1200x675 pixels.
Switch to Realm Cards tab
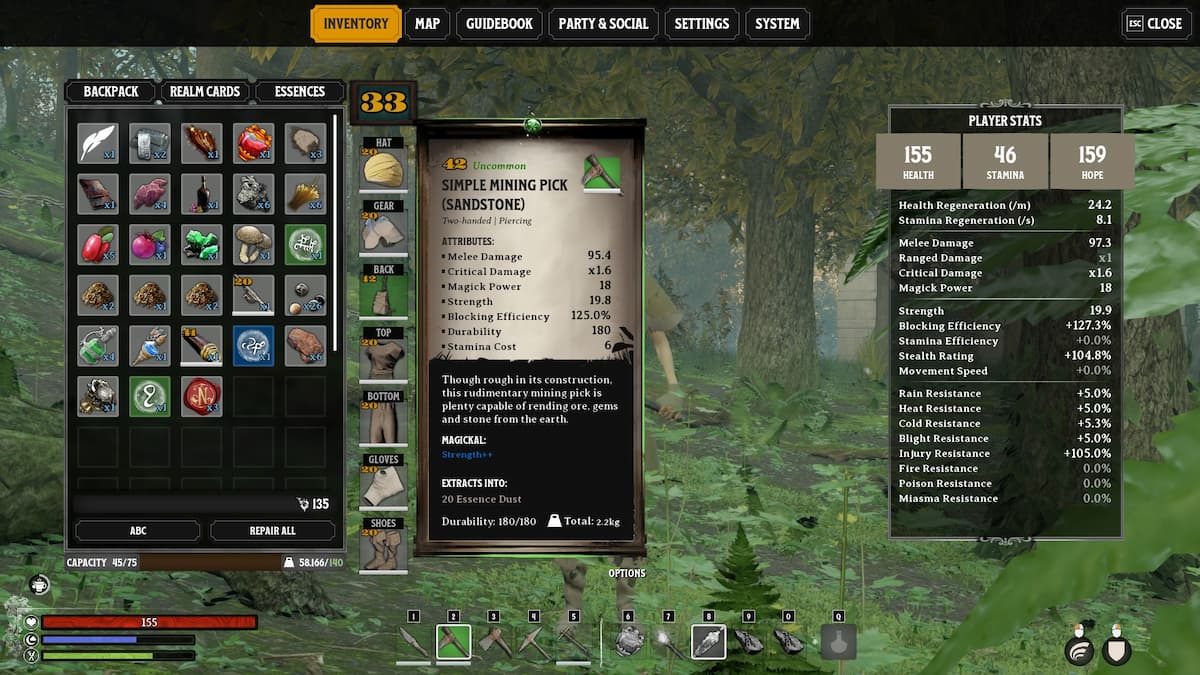[x=204, y=91]
